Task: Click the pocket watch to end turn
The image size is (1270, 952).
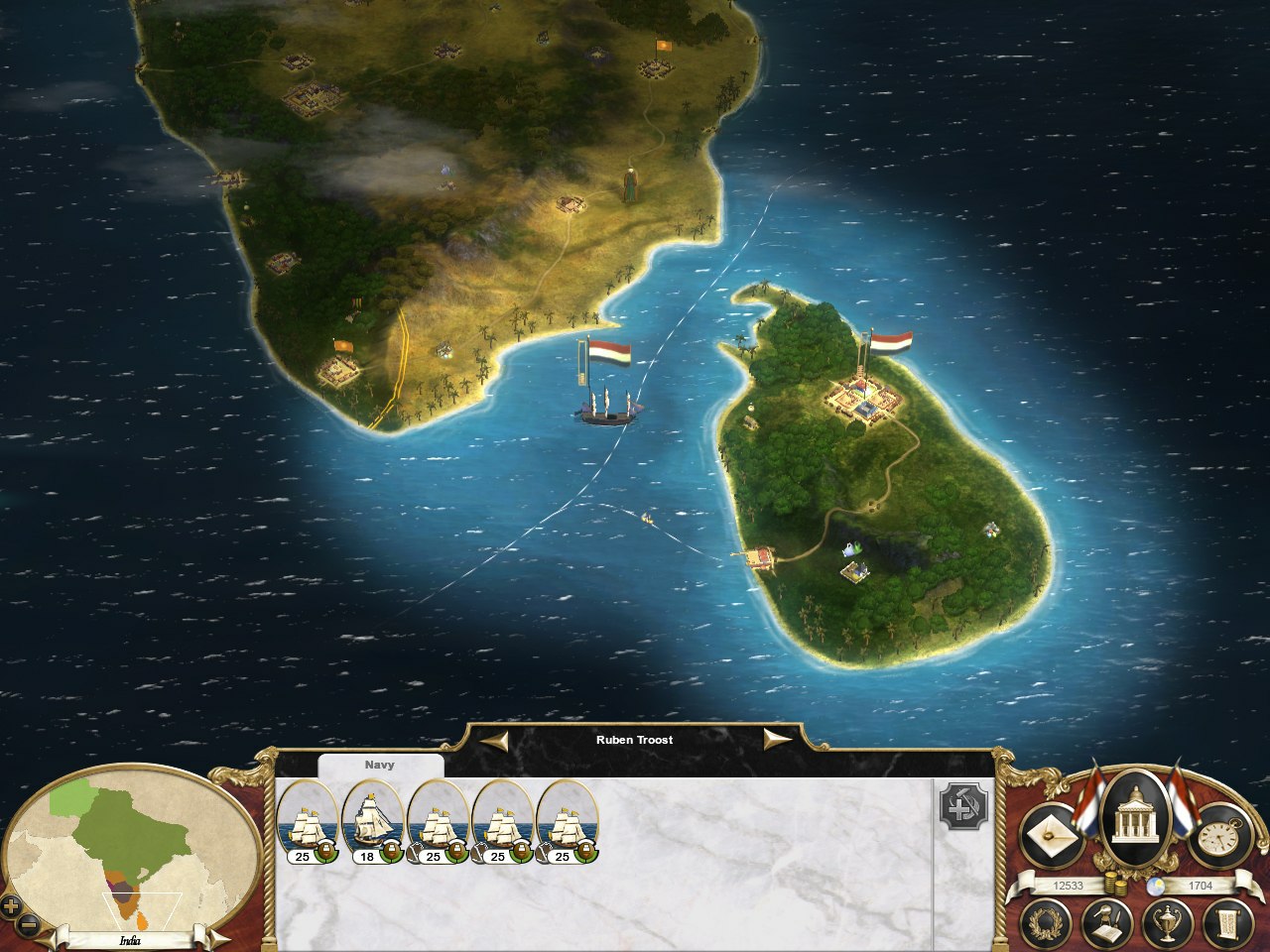Action: [1221, 833]
